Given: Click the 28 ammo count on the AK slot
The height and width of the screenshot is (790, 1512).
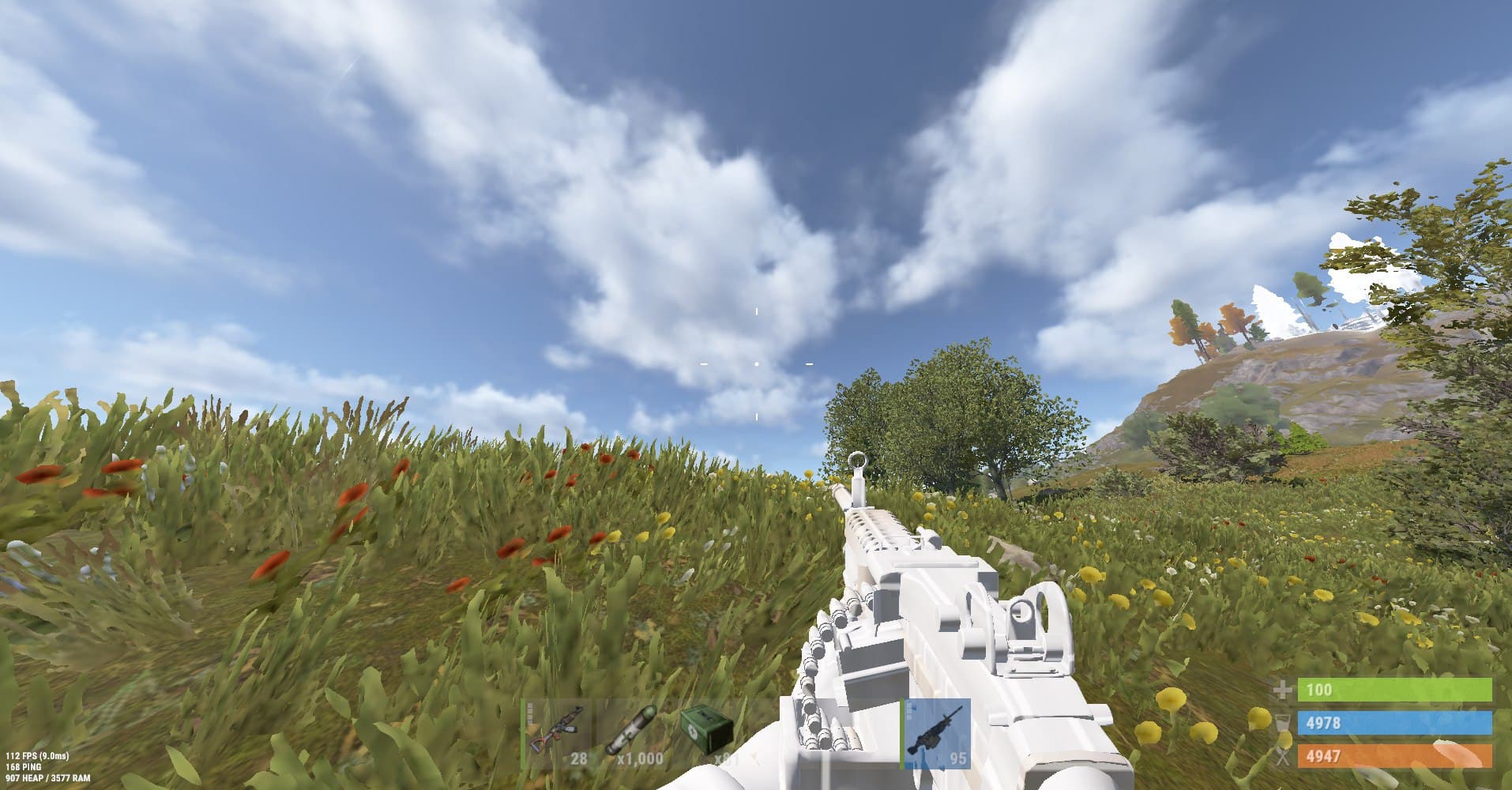Looking at the screenshot, I should 579,759.
